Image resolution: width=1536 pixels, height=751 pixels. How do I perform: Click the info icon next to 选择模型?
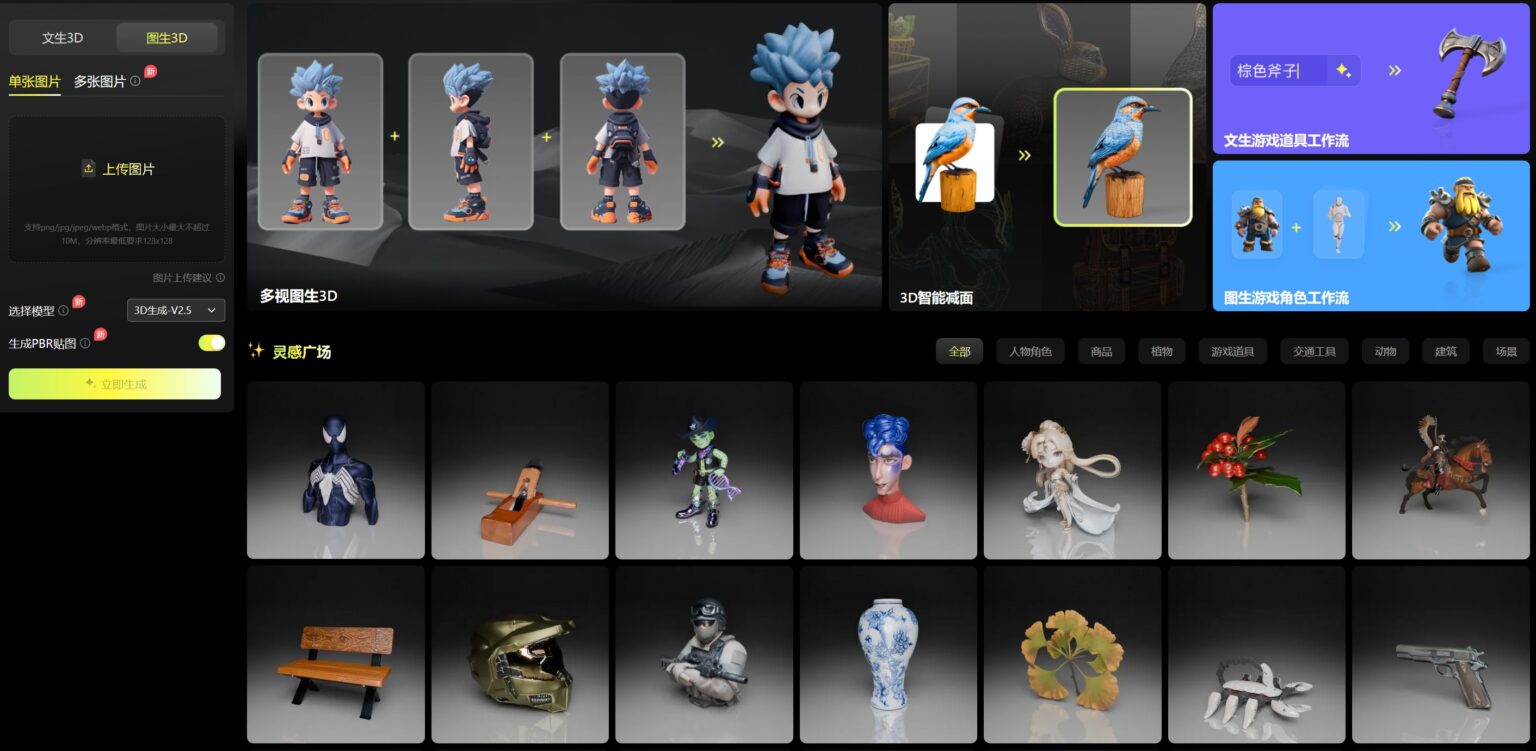tap(63, 310)
